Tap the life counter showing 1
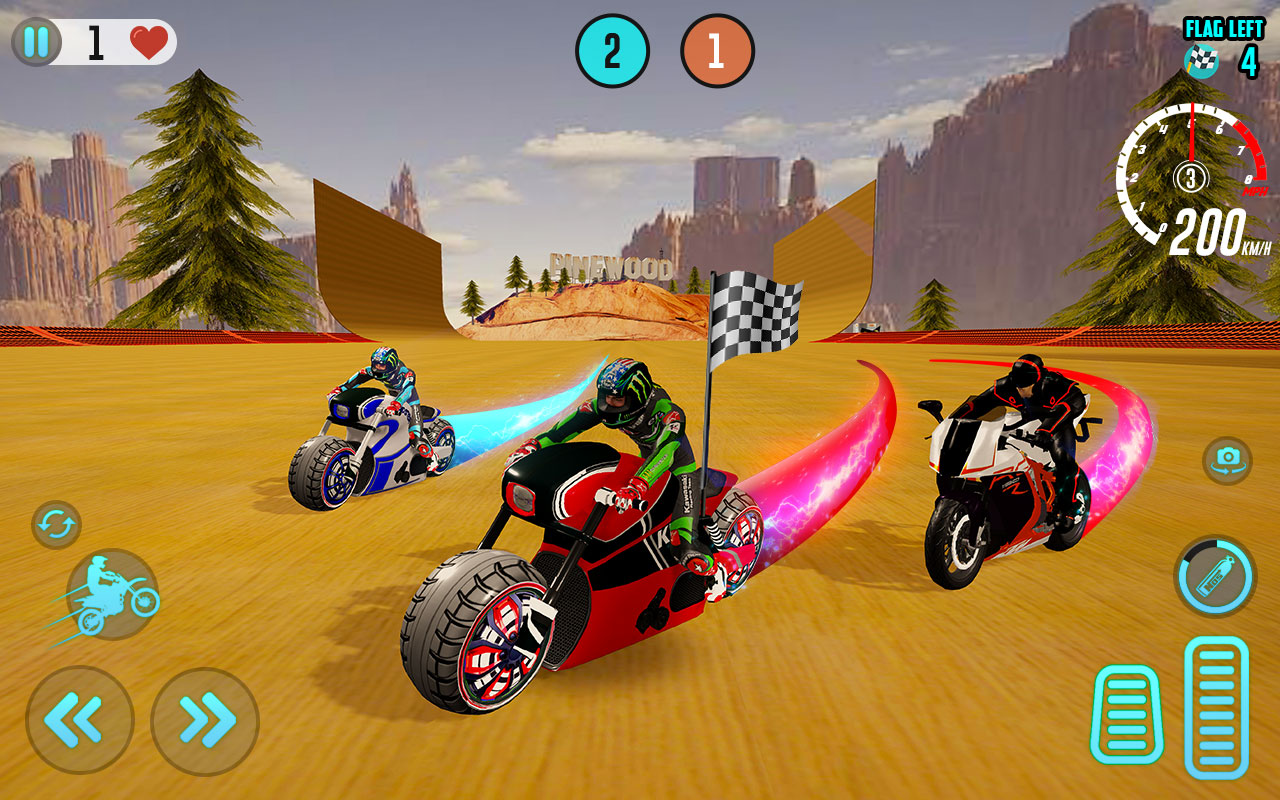Image resolution: width=1280 pixels, height=800 pixels. 94,40
